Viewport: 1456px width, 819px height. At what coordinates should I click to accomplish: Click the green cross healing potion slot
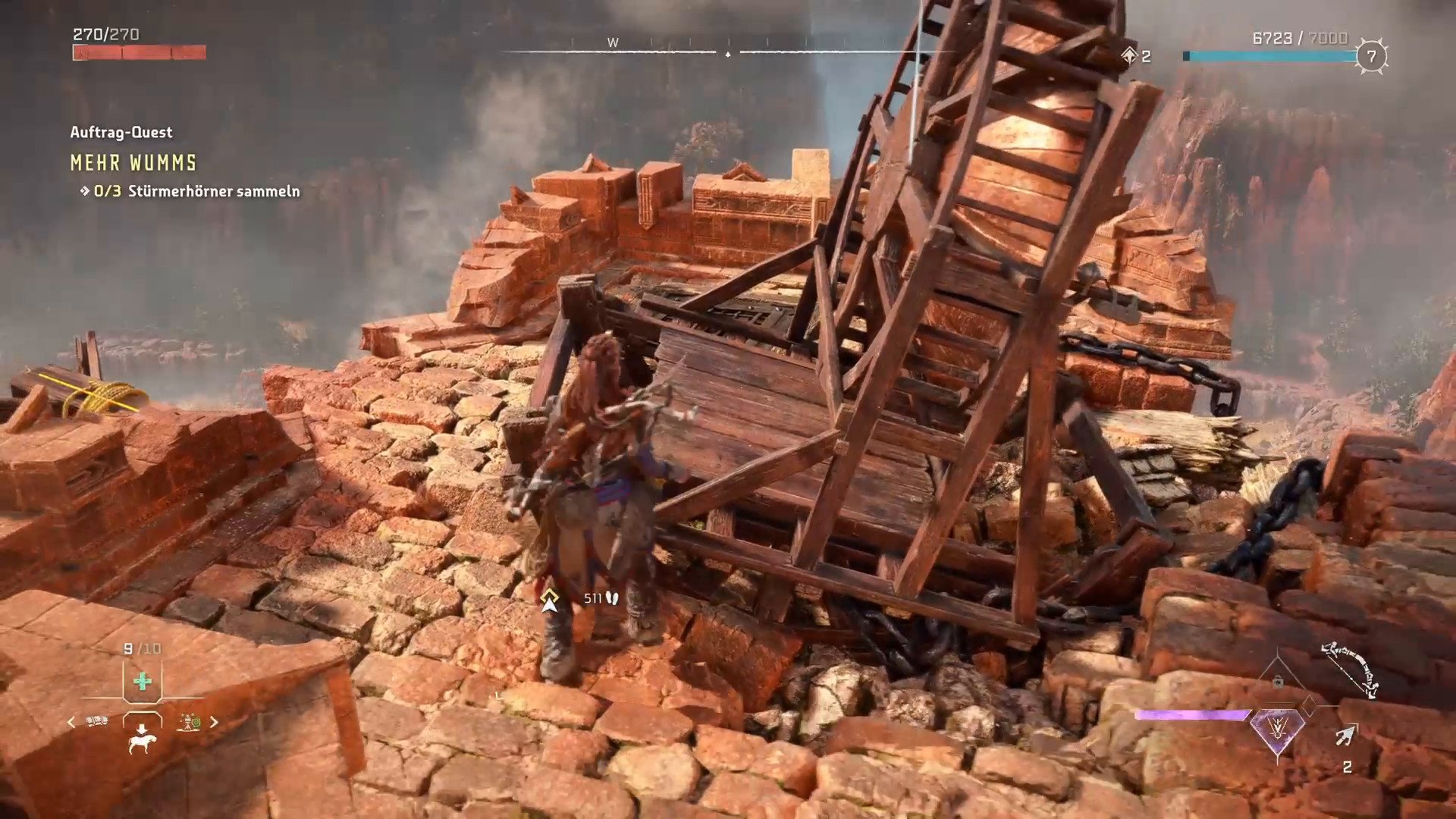point(142,681)
